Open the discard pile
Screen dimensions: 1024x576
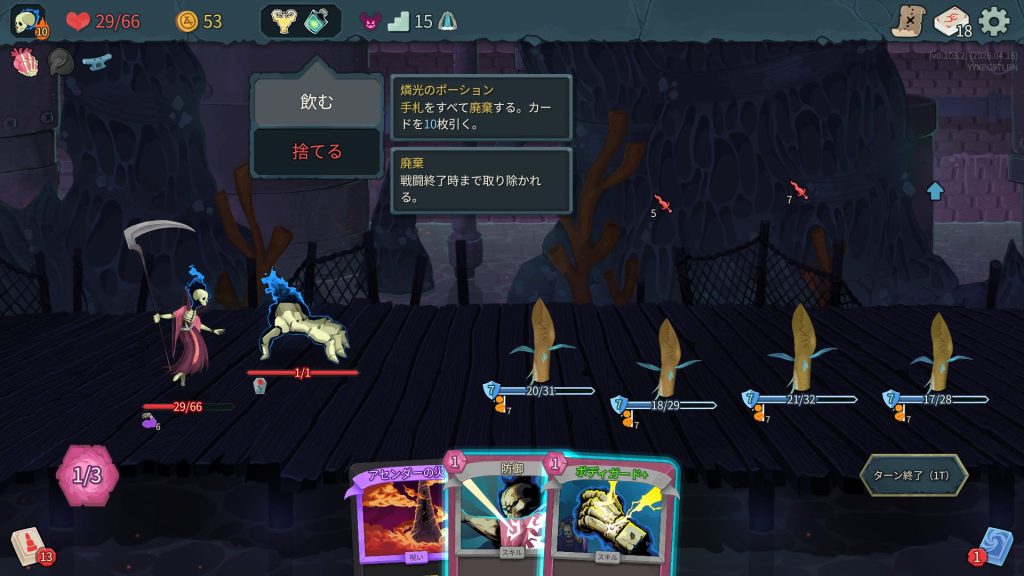coord(994,546)
